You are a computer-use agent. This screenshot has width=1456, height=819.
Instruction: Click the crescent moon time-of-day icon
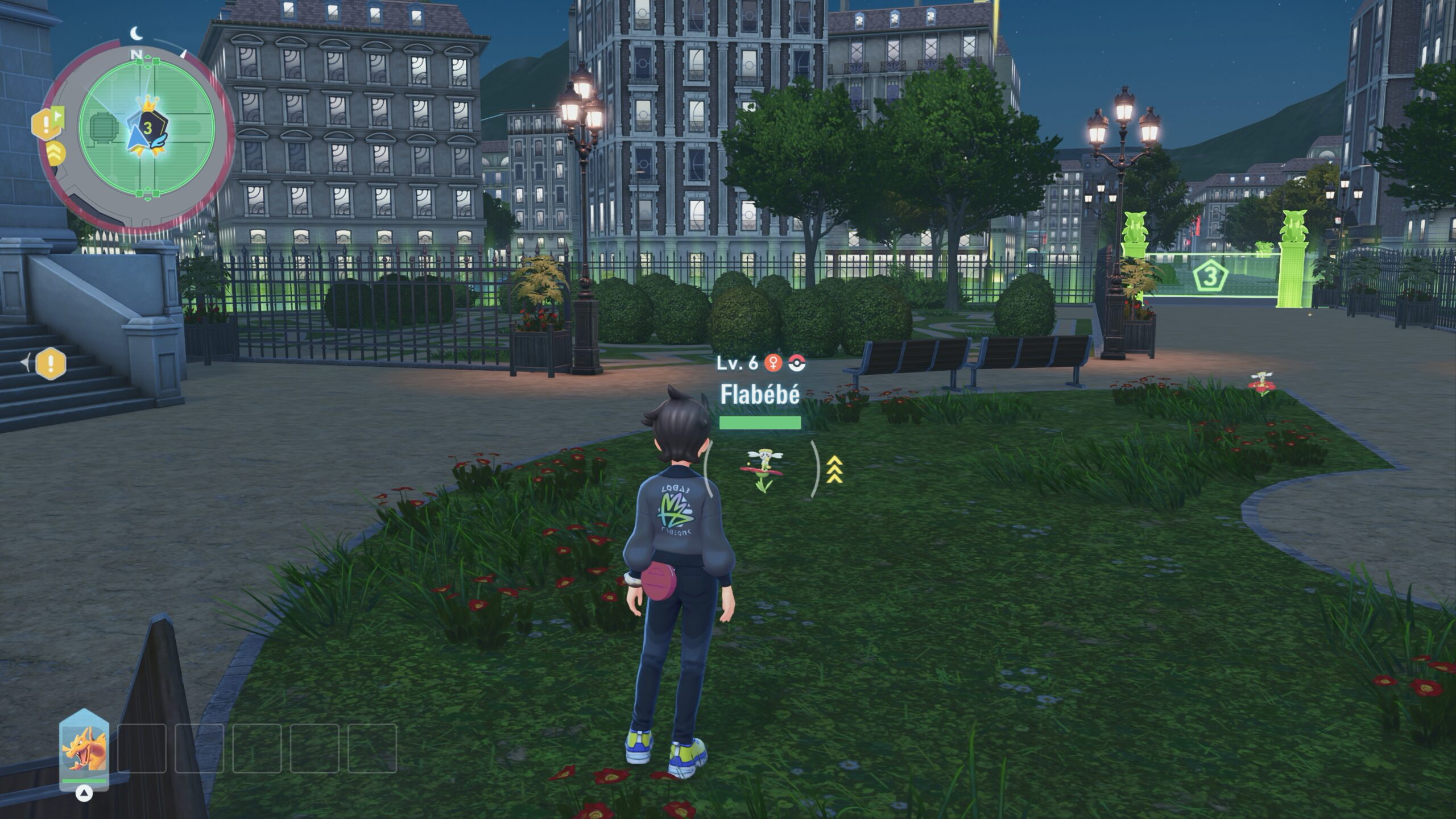(136, 34)
